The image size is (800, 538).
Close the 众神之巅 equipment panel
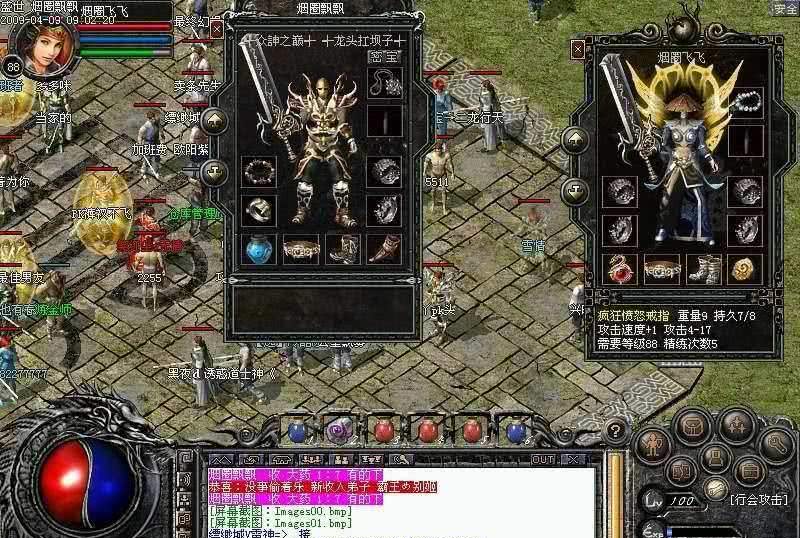(217, 30)
